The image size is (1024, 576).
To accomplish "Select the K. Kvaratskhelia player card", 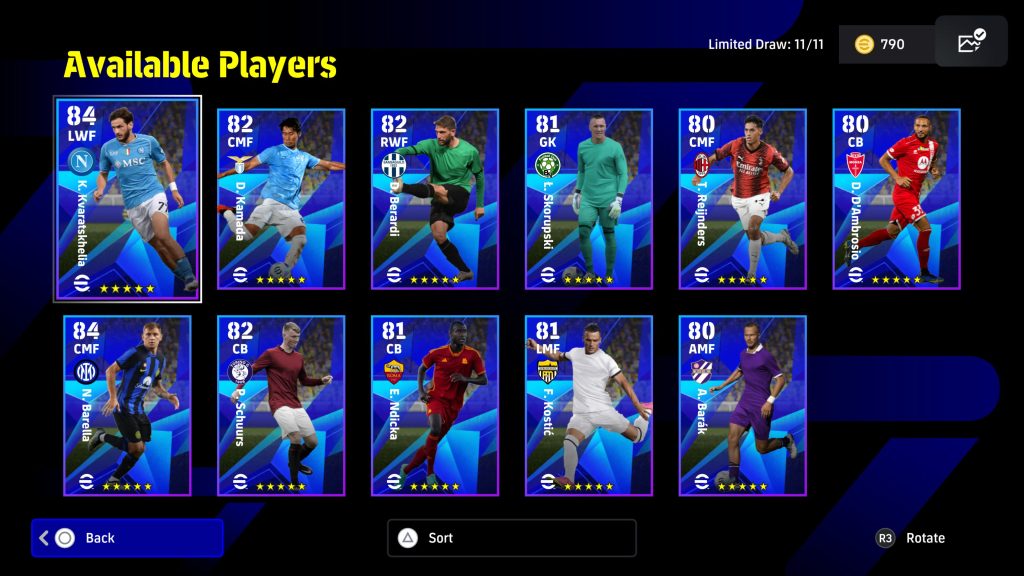I will [x=127, y=198].
